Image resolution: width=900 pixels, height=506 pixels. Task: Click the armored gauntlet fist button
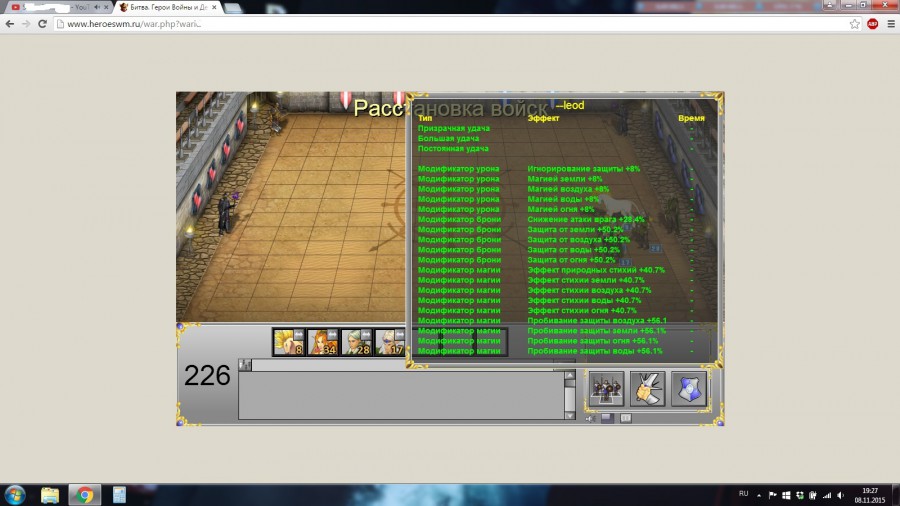(649, 389)
